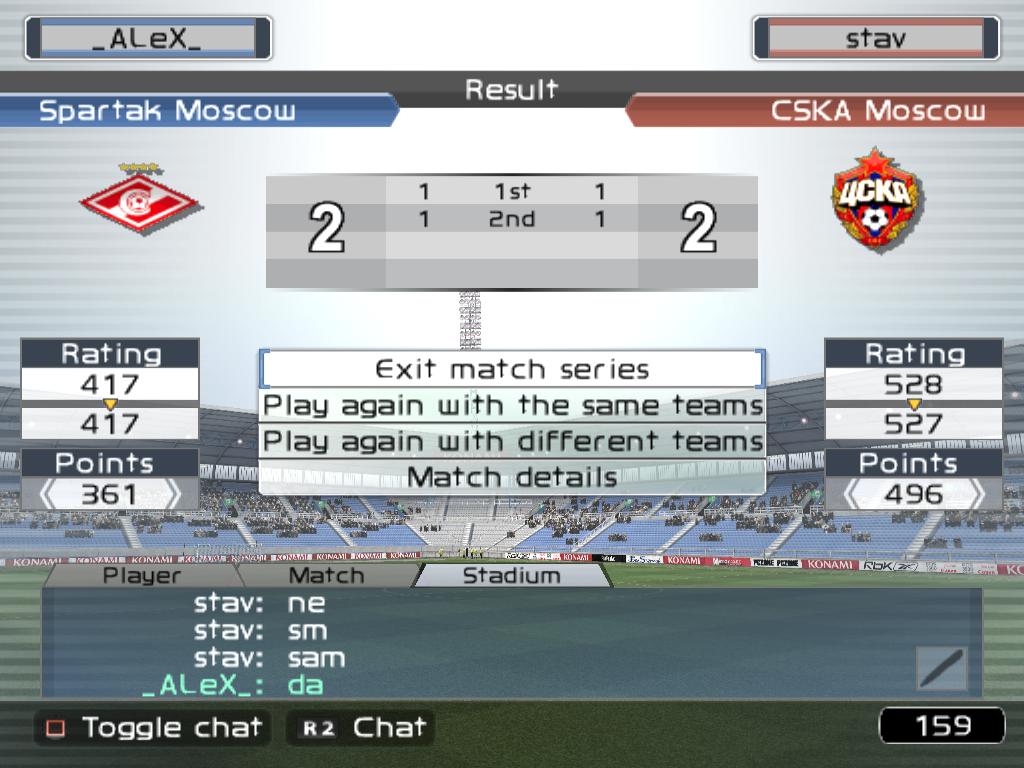The height and width of the screenshot is (768, 1024).
Task: Select Exit match series
Action: [512, 369]
